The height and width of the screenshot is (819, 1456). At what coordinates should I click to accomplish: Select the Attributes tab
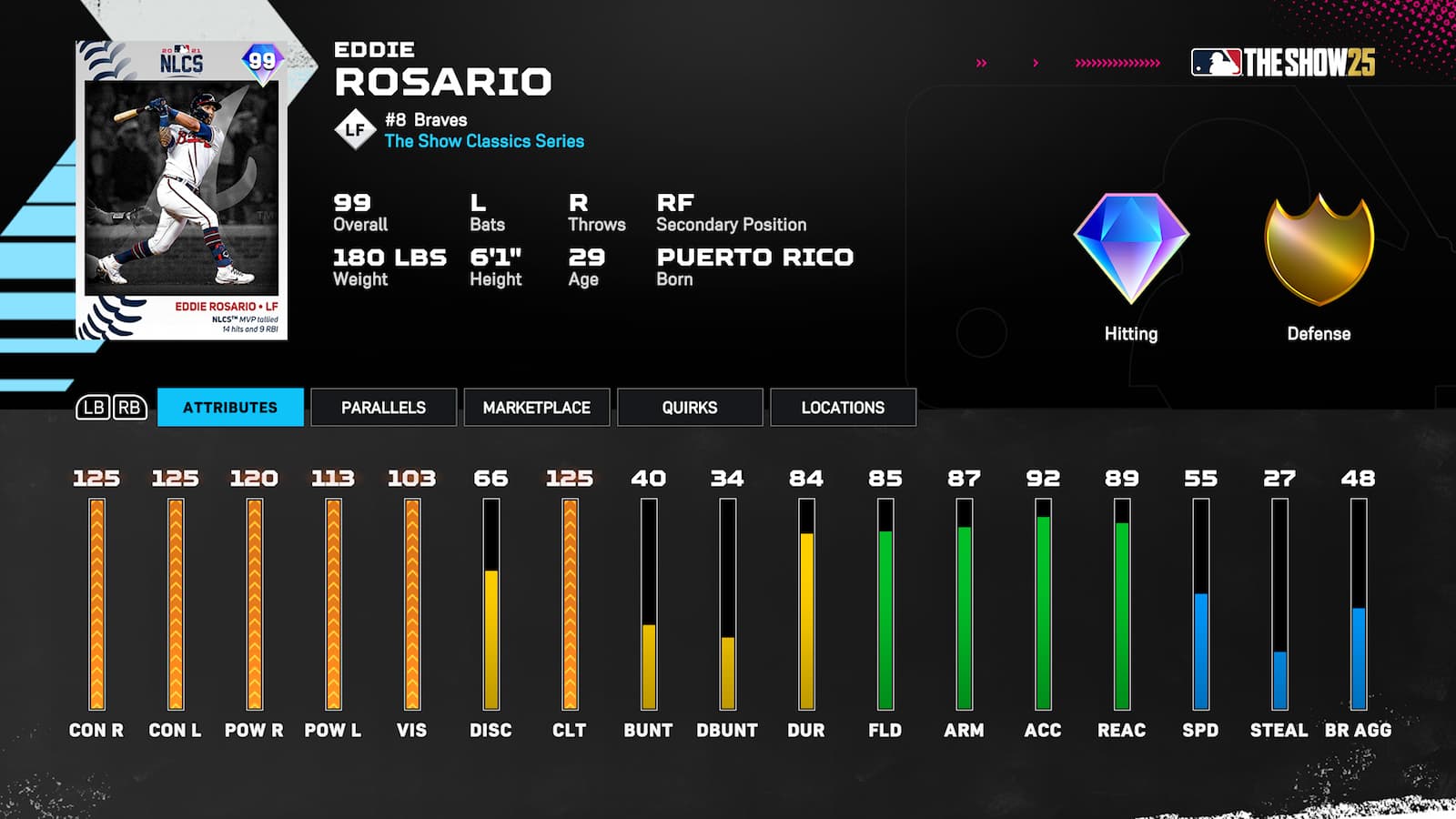230,408
